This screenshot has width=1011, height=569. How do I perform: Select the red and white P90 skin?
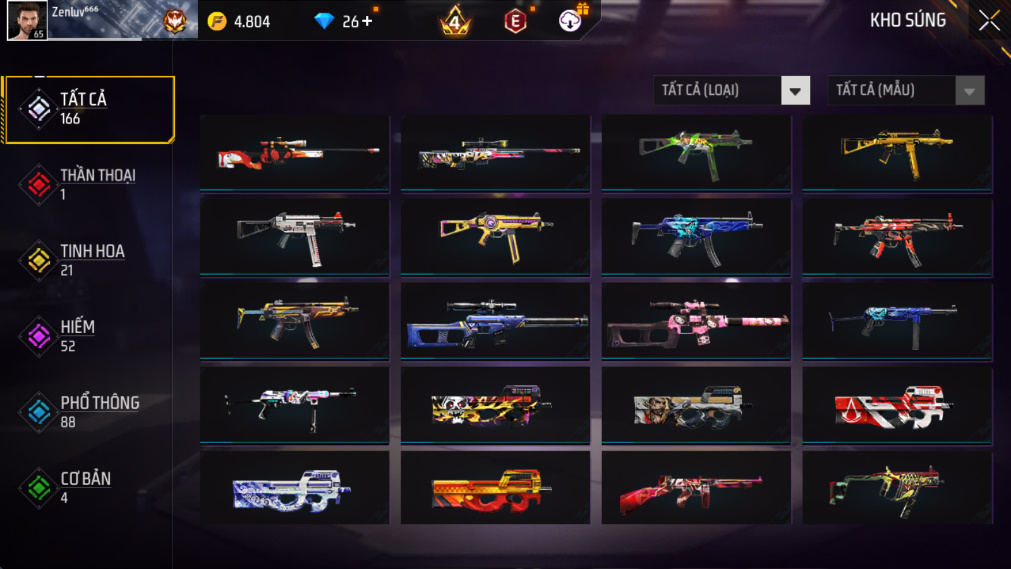[897, 405]
